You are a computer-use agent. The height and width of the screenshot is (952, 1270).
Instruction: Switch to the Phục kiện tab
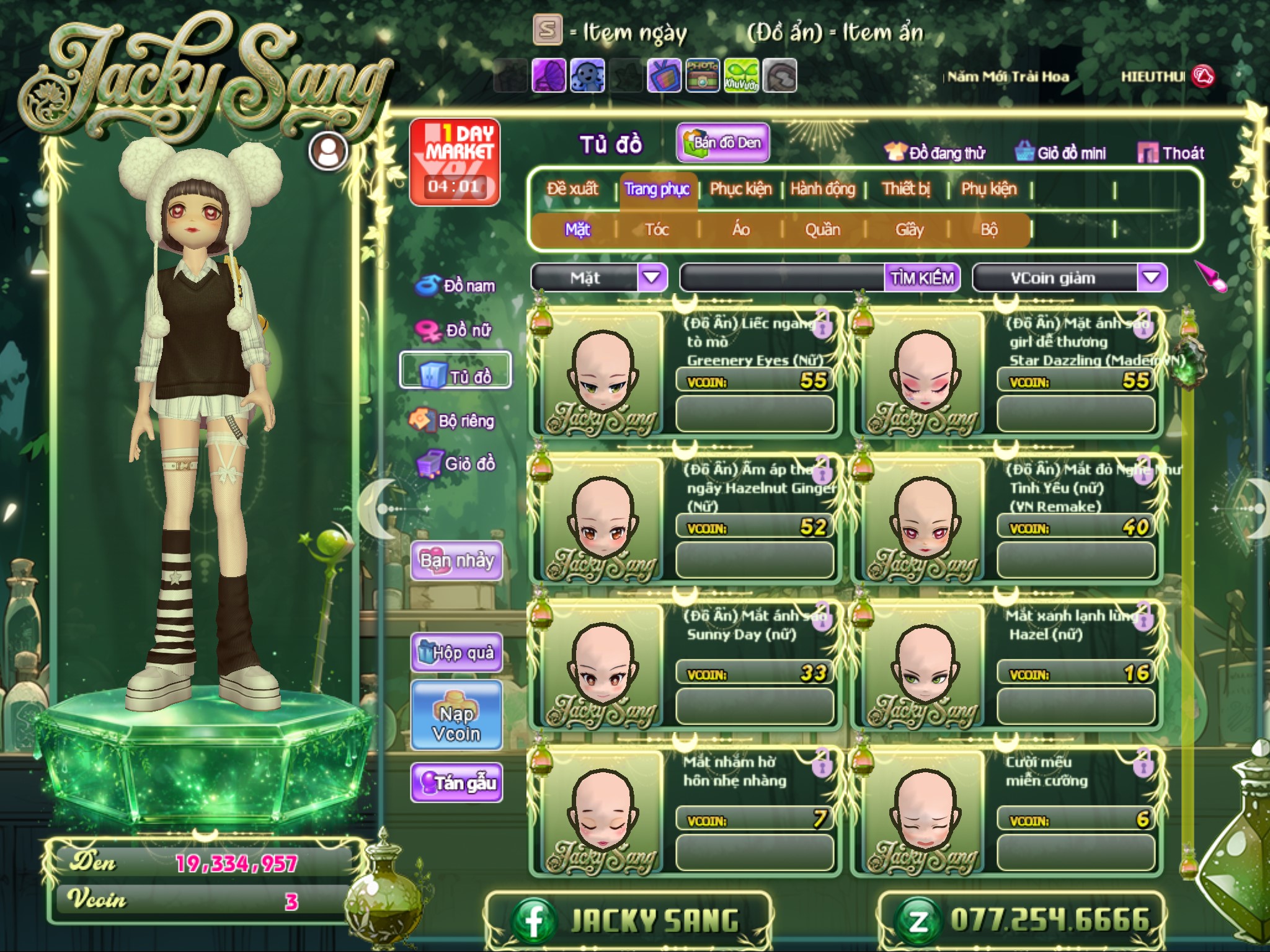[x=740, y=189]
